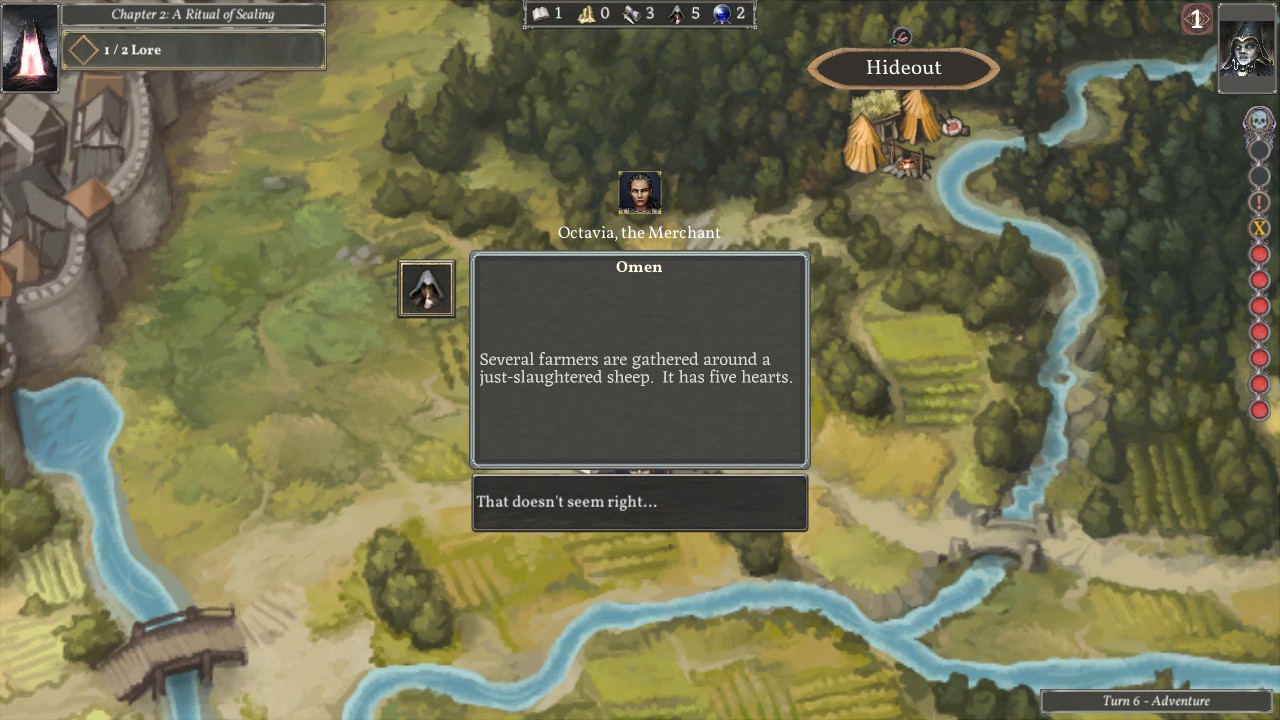Choose the reply "That doesn't seem right..."
1280x720 pixels.
click(x=639, y=502)
